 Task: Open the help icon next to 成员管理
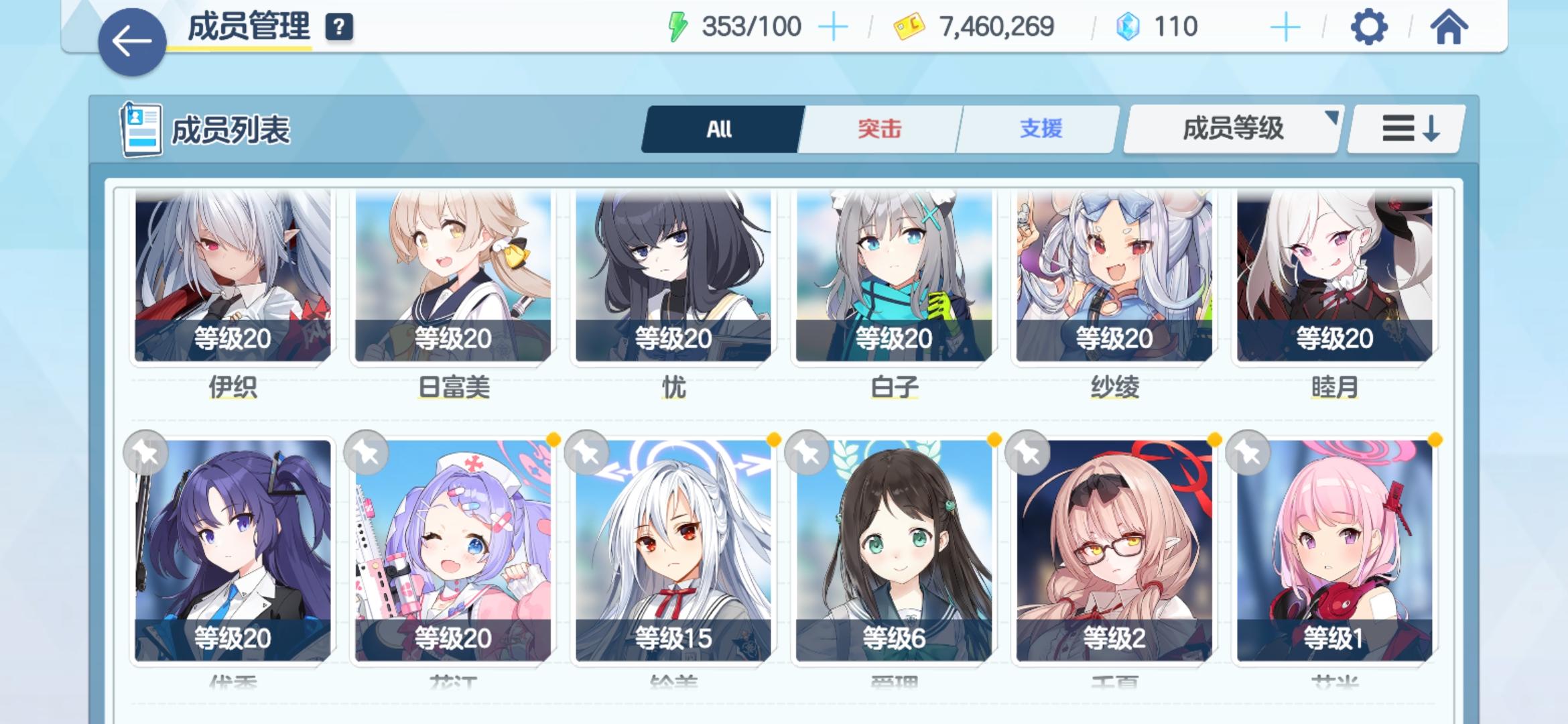point(340,28)
